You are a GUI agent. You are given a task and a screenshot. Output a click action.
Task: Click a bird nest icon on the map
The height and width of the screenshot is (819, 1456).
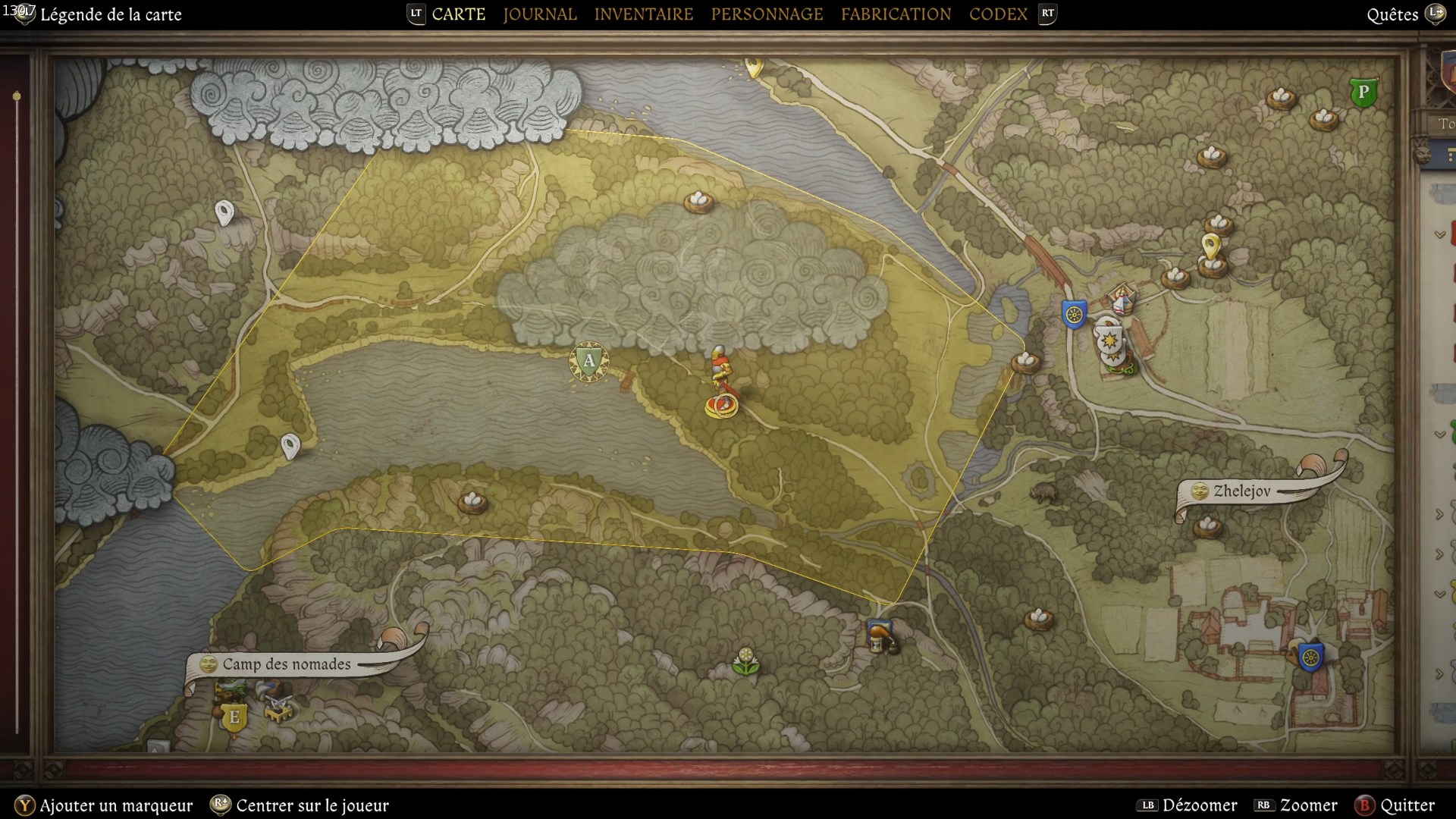698,202
